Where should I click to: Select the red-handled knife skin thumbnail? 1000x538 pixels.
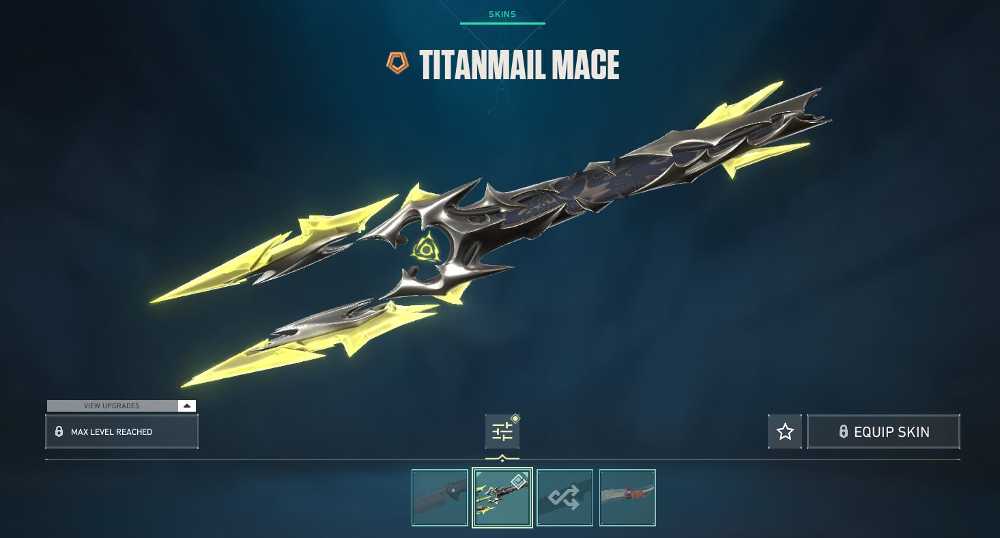point(627,497)
